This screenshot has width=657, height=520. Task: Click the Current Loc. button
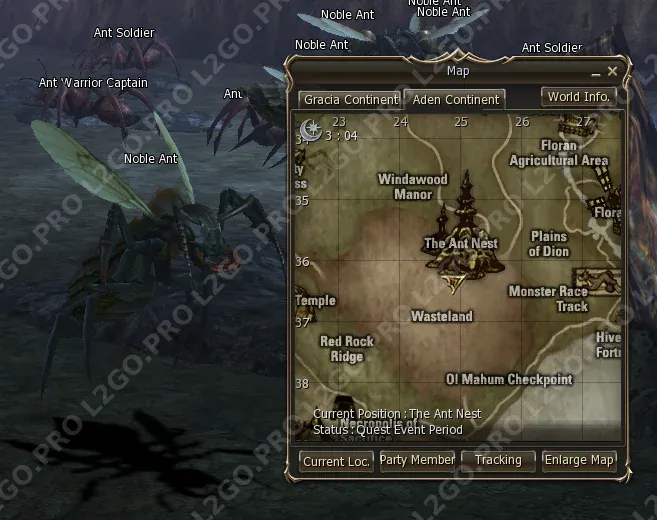[x=336, y=461]
